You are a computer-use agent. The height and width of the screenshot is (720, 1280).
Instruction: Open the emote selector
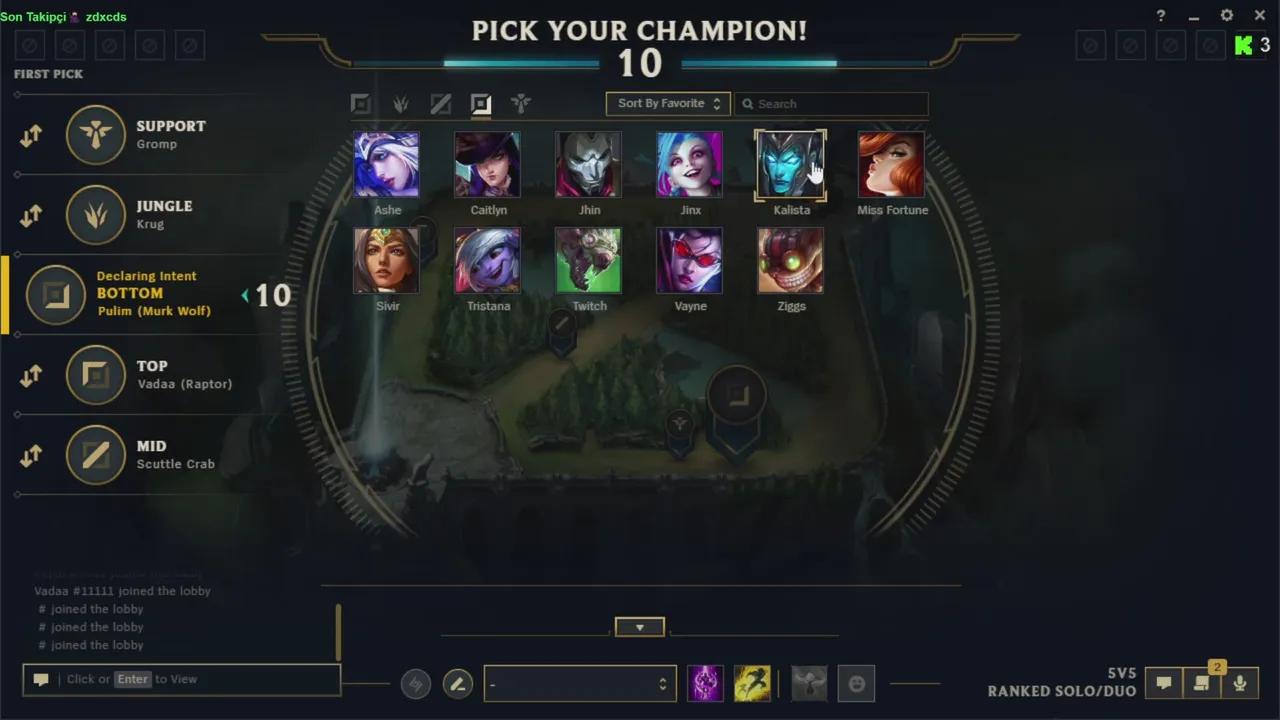point(857,683)
